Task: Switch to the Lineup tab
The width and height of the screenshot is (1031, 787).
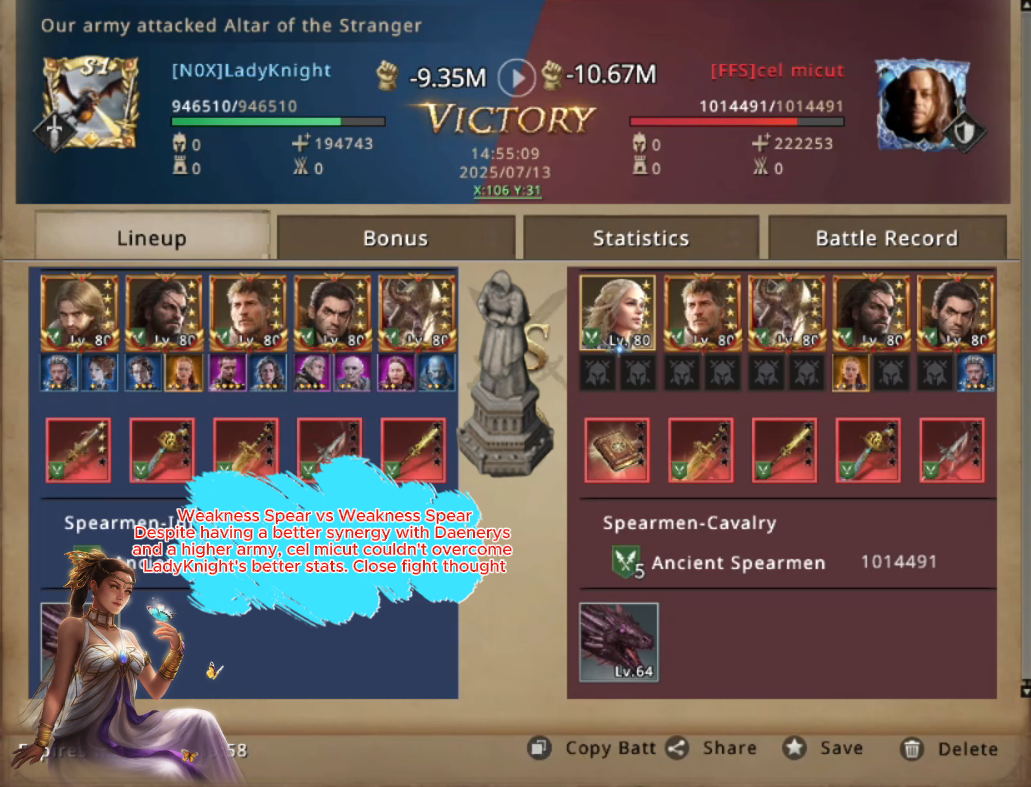Action: [152, 238]
